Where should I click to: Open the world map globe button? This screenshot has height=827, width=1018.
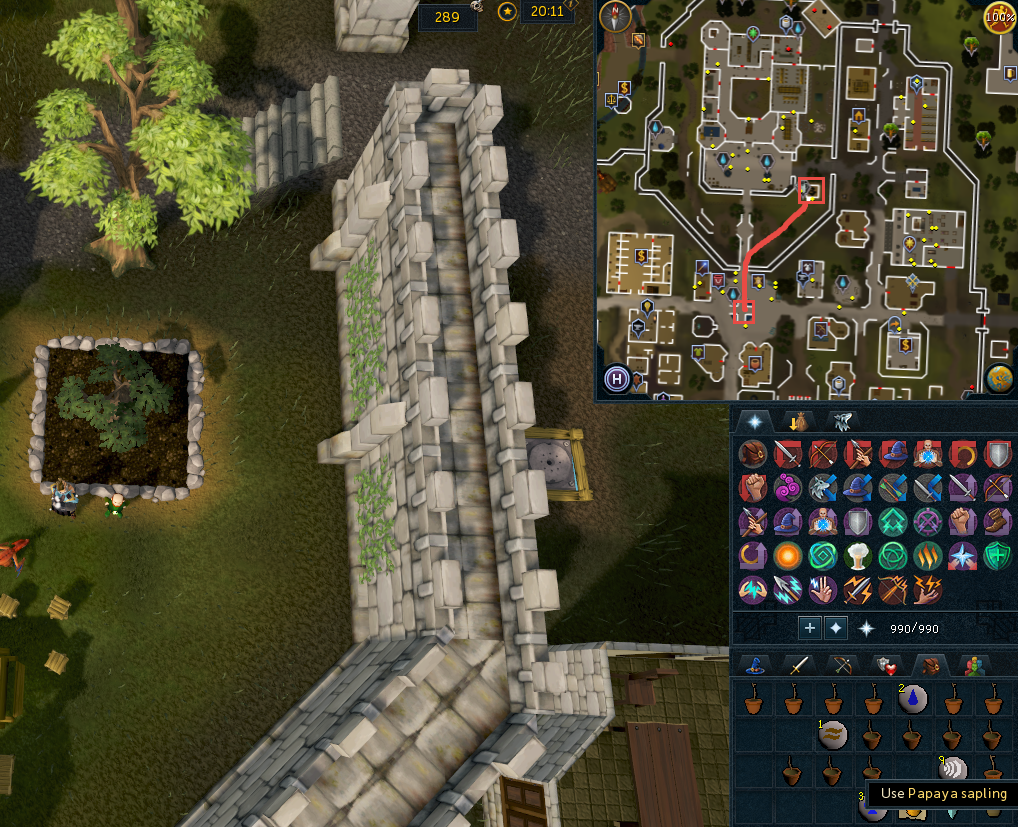998,379
